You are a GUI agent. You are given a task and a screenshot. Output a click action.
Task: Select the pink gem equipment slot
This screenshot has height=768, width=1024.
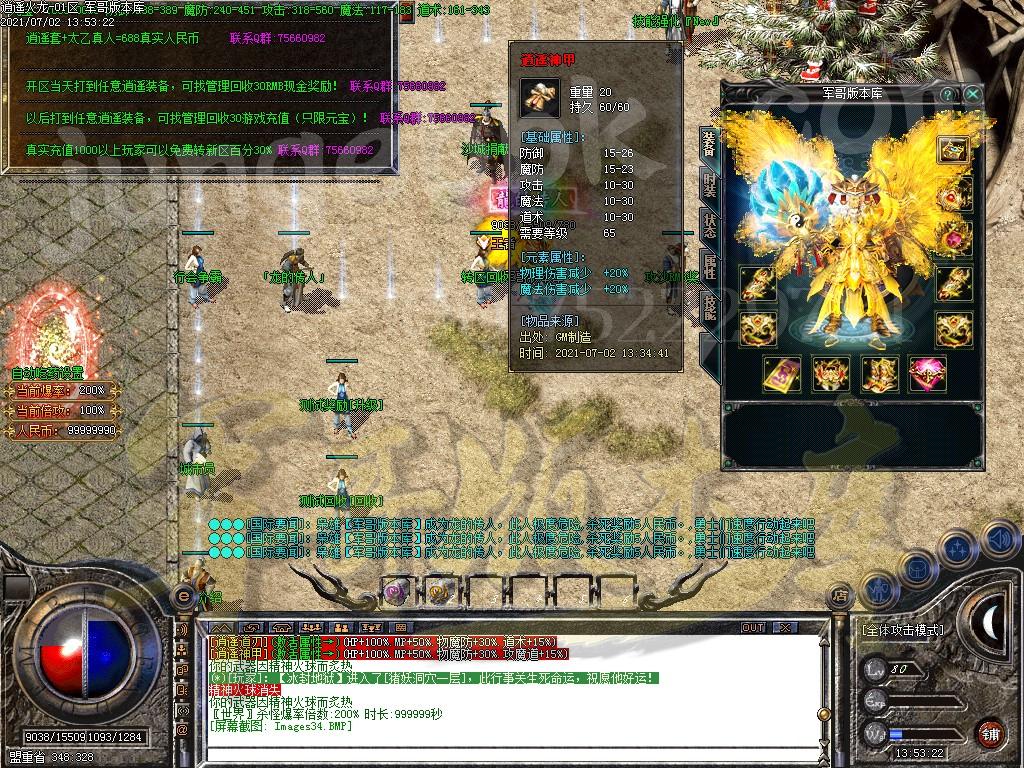[927, 374]
